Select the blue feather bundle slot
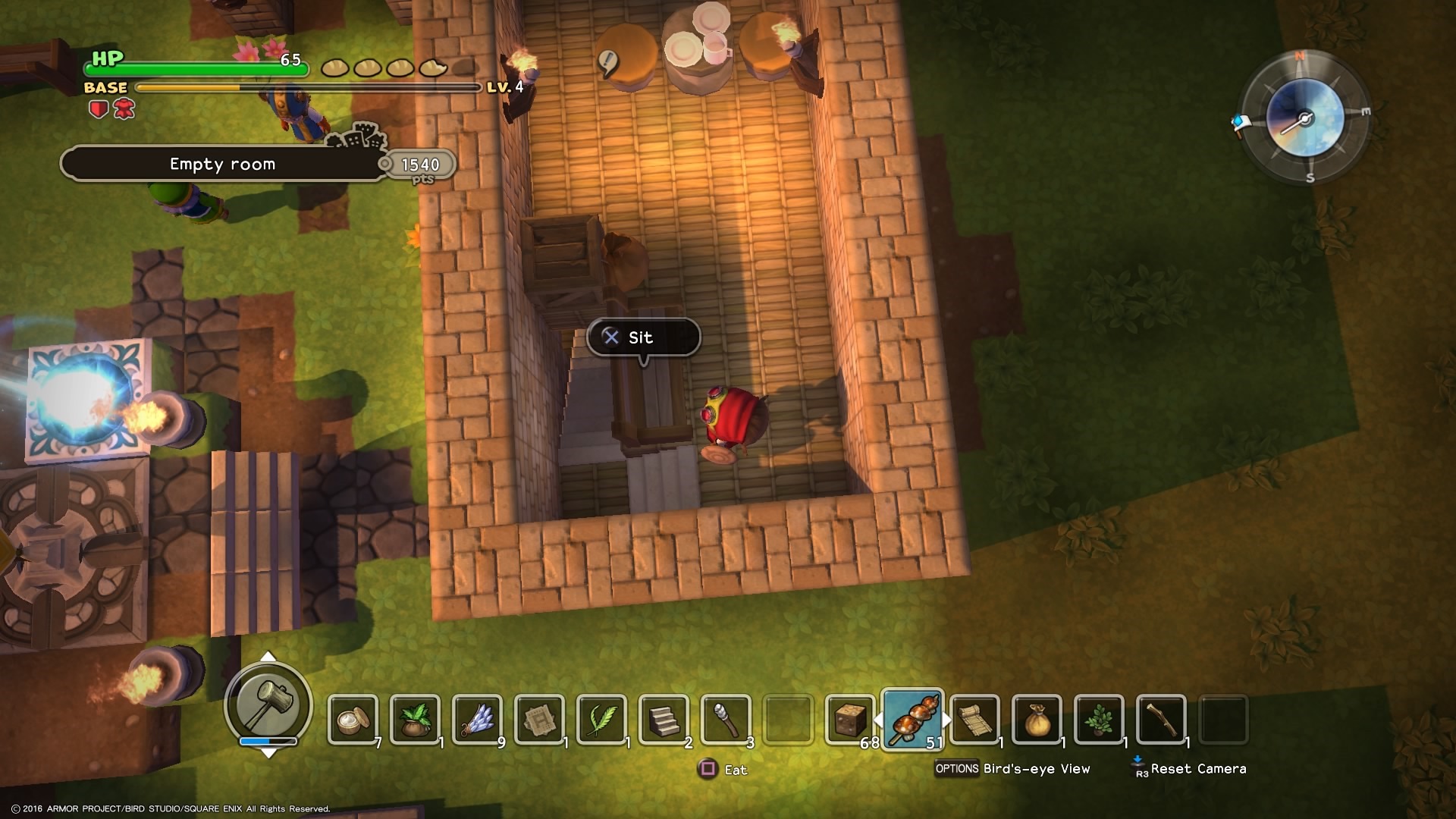The height and width of the screenshot is (819, 1456). click(x=477, y=719)
